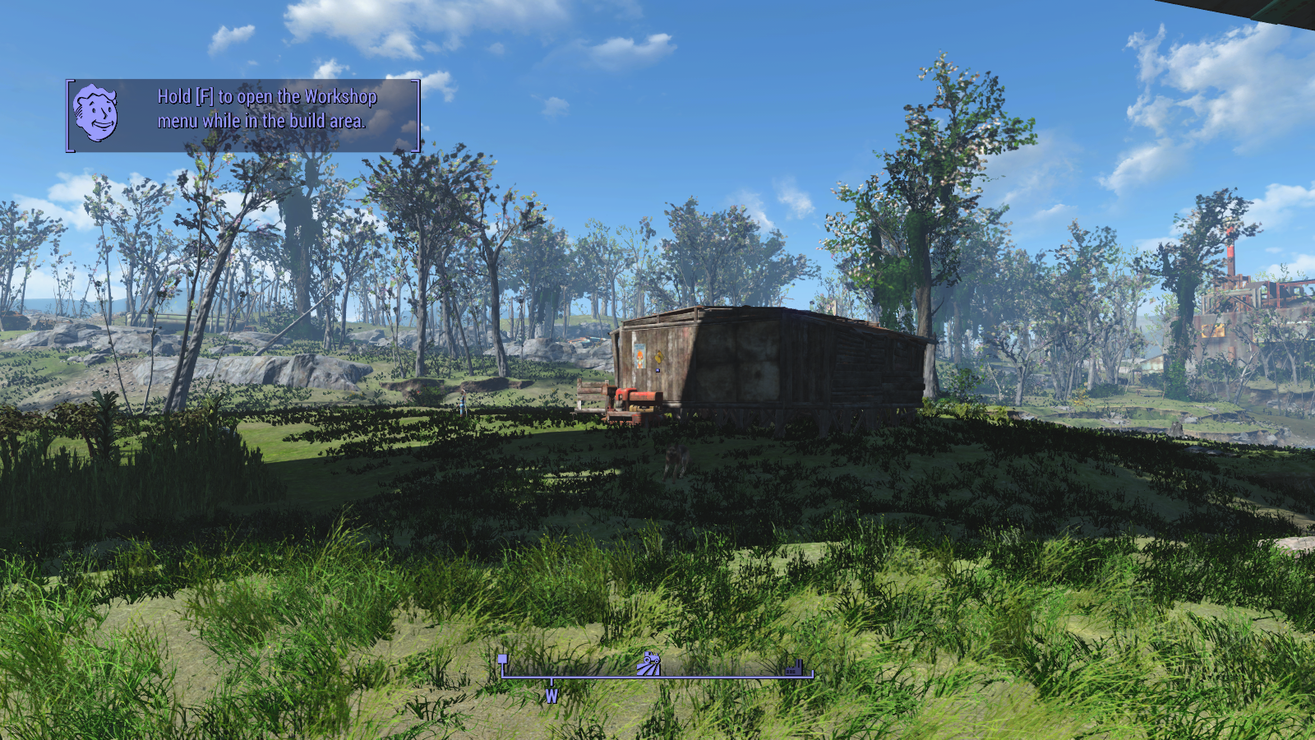Click the W cardinal direction letter on the compass
The height and width of the screenshot is (740, 1315).
pyautogui.click(x=549, y=693)
